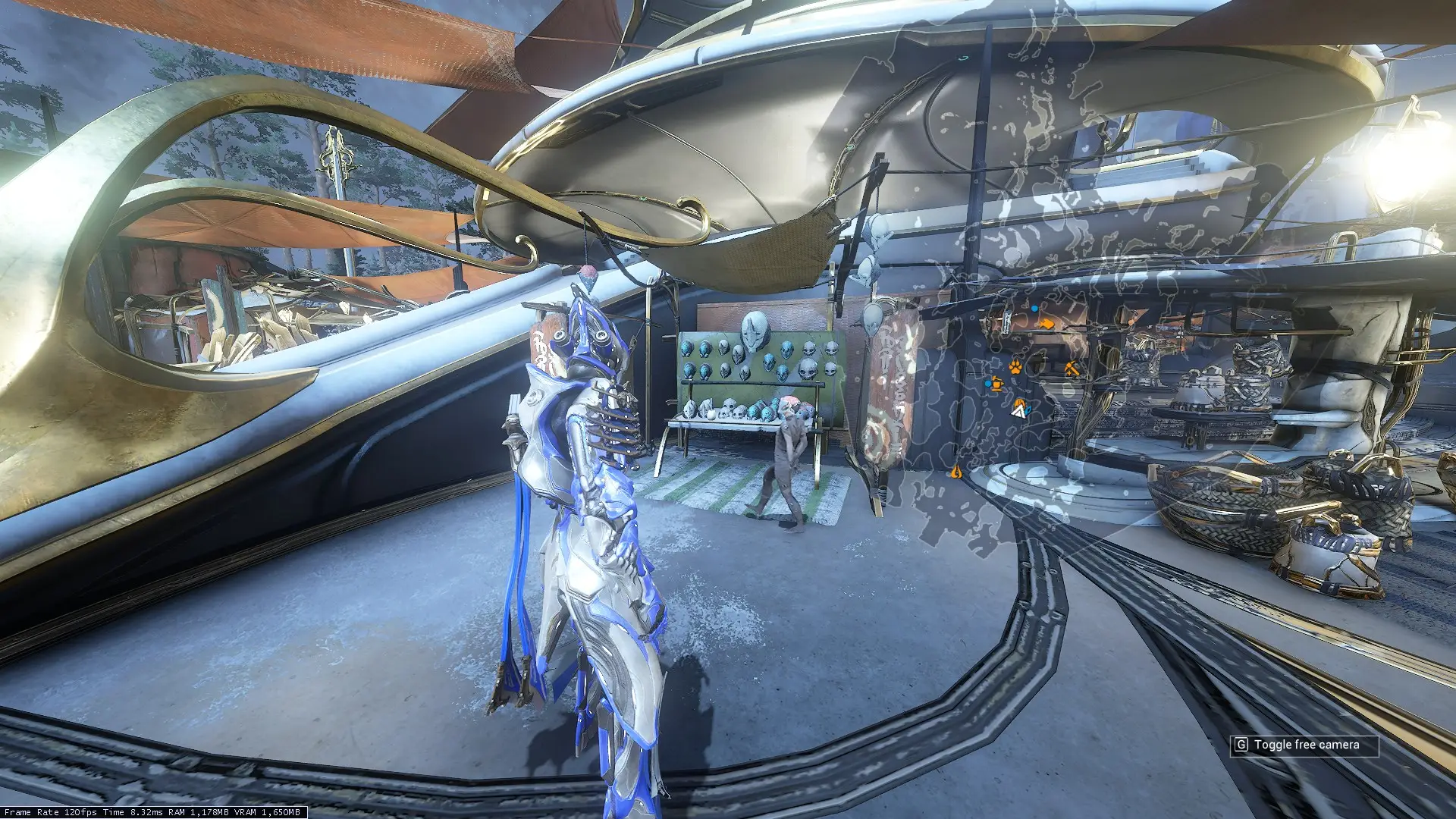Screen dimensions: 1456x819
Task: Click the white player arrow on the map
Action: pos(1018,411)
